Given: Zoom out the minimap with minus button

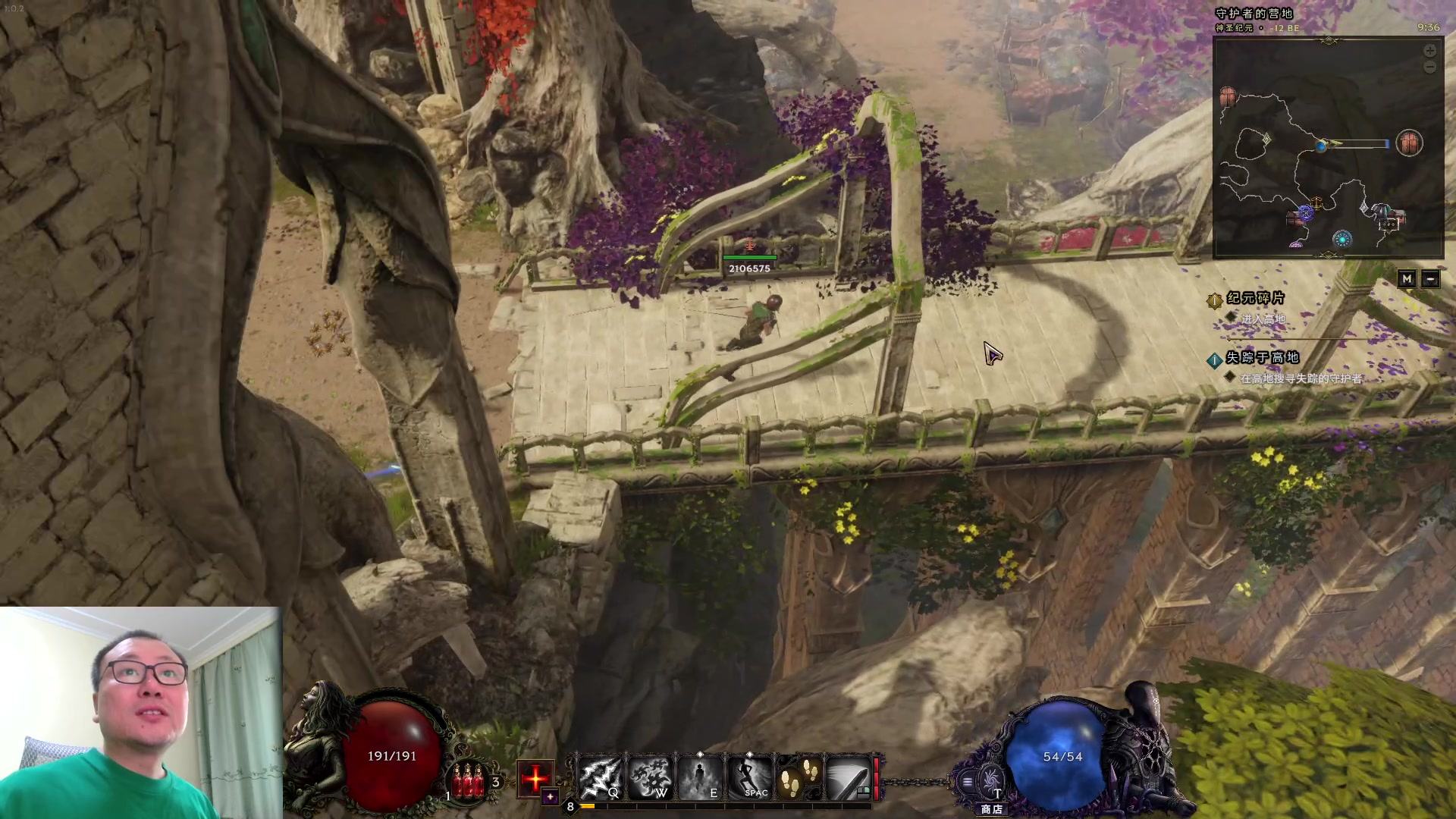Looking at the screenshot, I should 1429,67.
